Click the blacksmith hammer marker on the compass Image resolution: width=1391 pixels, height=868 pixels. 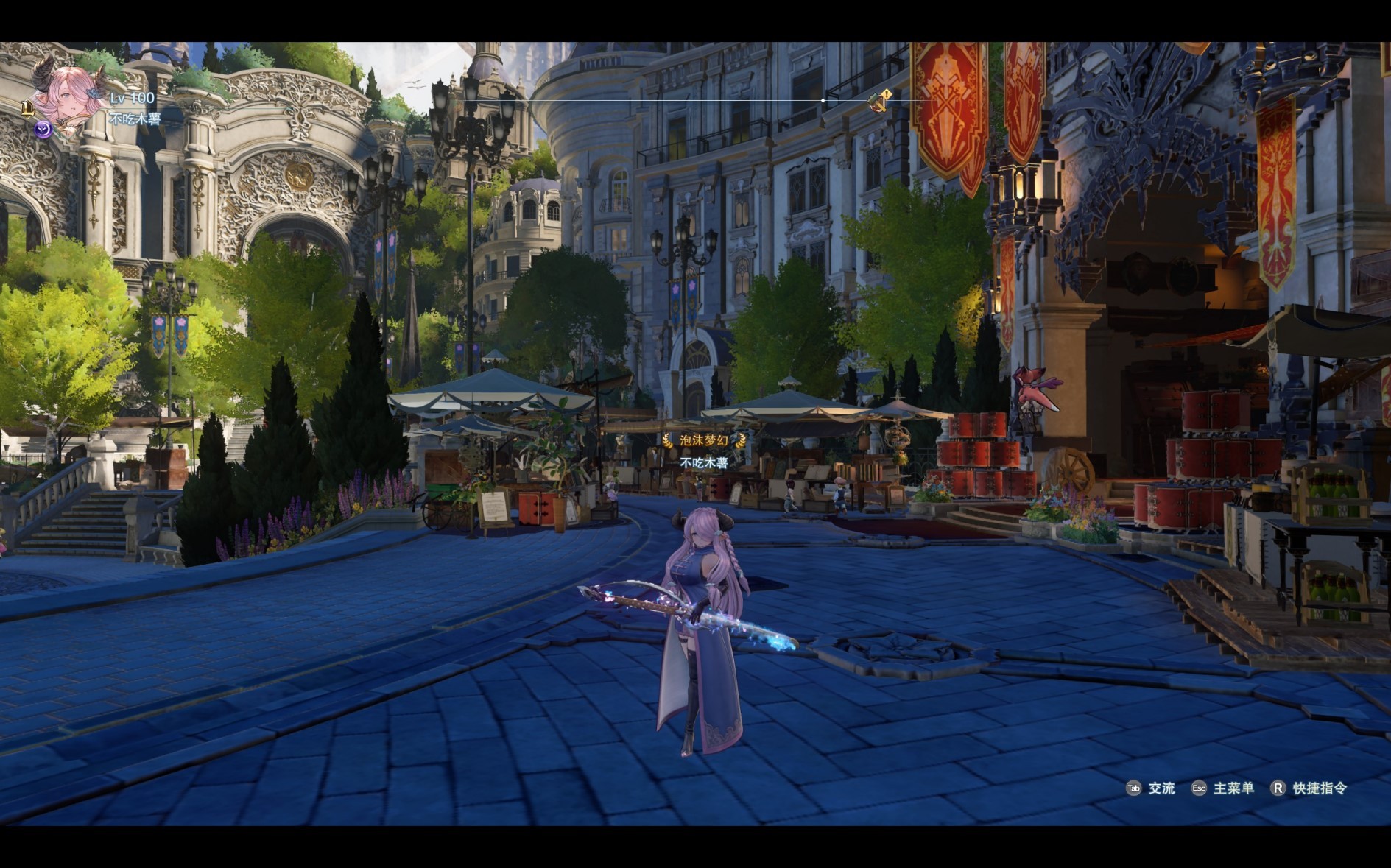tap(878, 101)
